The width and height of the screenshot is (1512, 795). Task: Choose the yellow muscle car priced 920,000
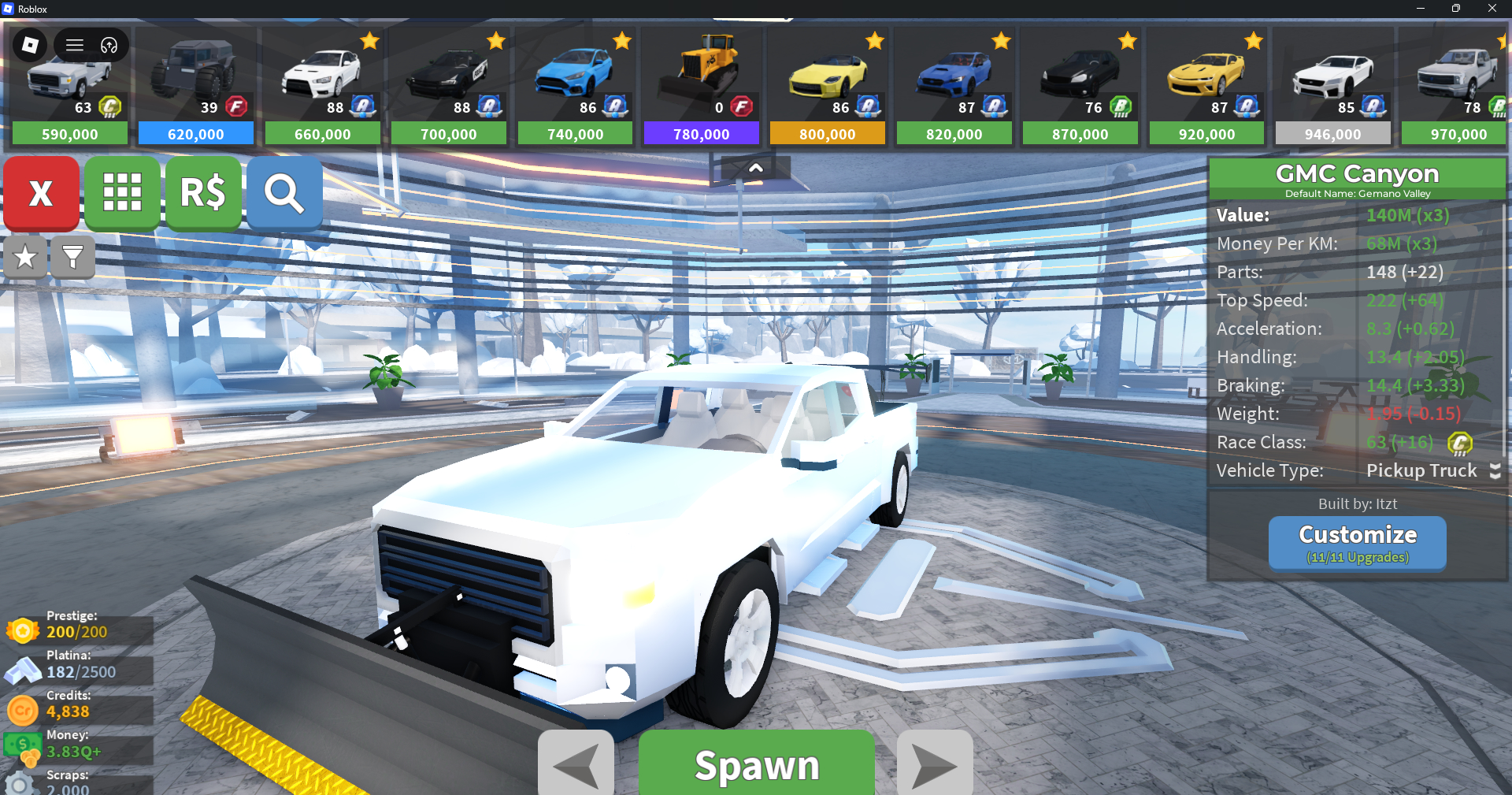[1206, 87]
